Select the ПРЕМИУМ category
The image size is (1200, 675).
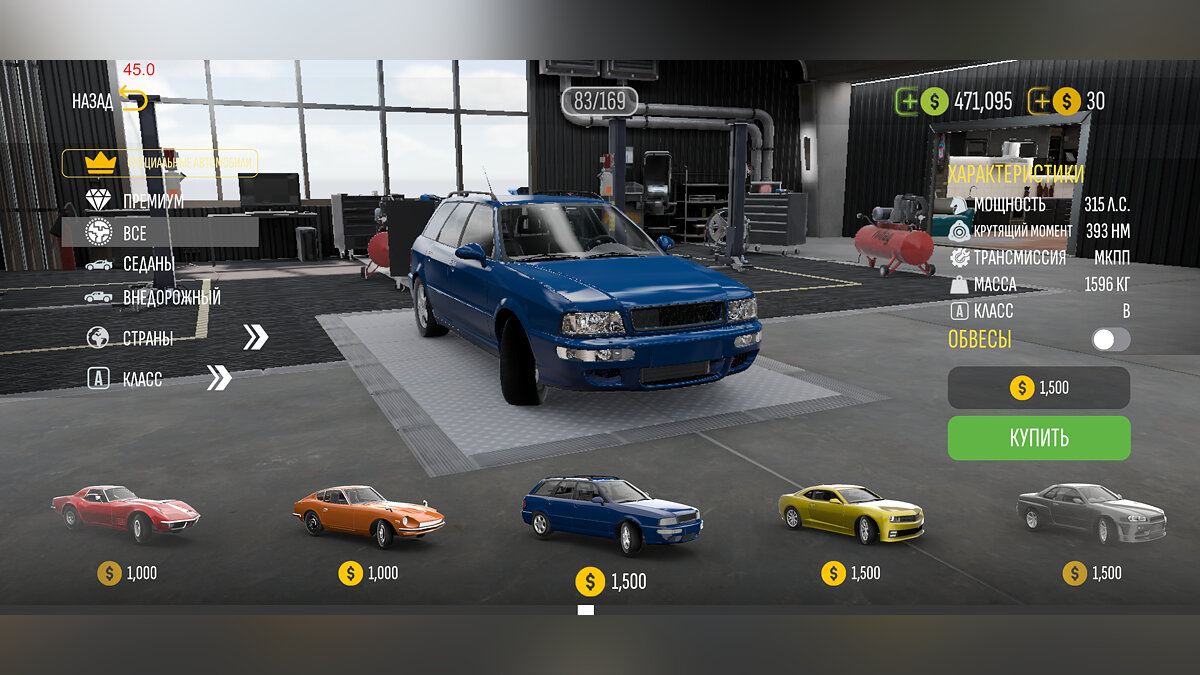point(150,201)
